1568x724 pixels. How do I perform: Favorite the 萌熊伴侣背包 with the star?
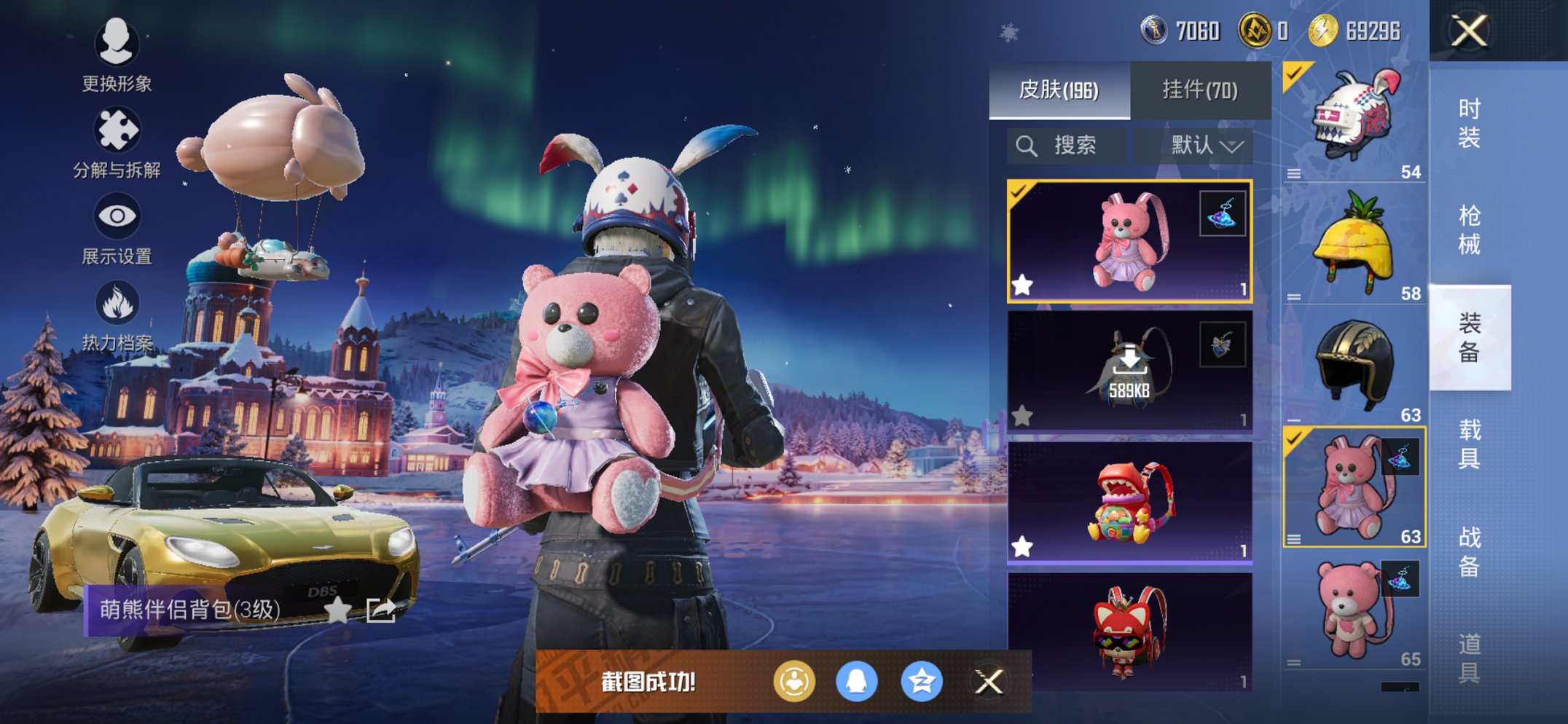(x=337, y=610)
